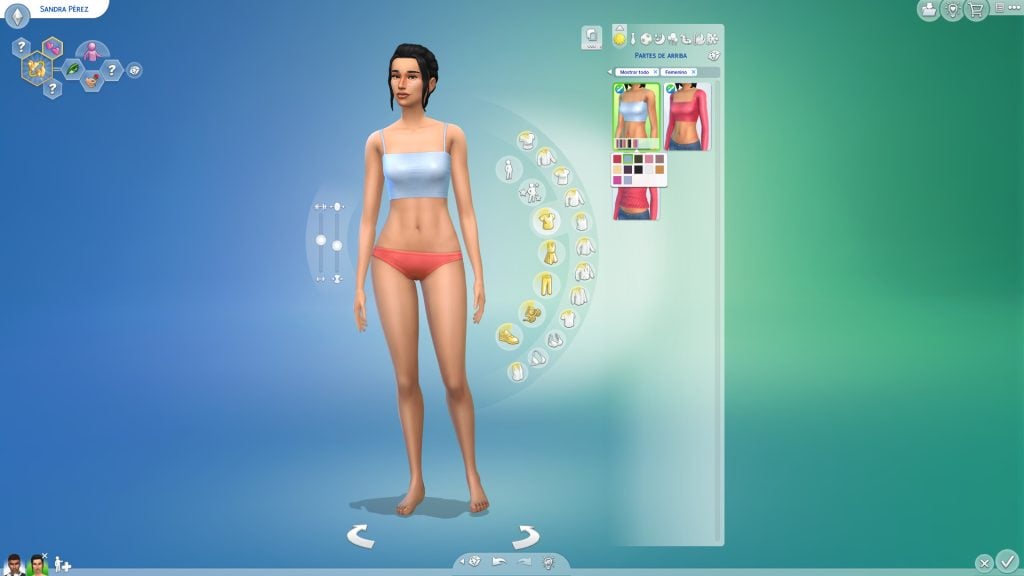
Task: Open the three-dots options menu
Action: coord(1004,7)
